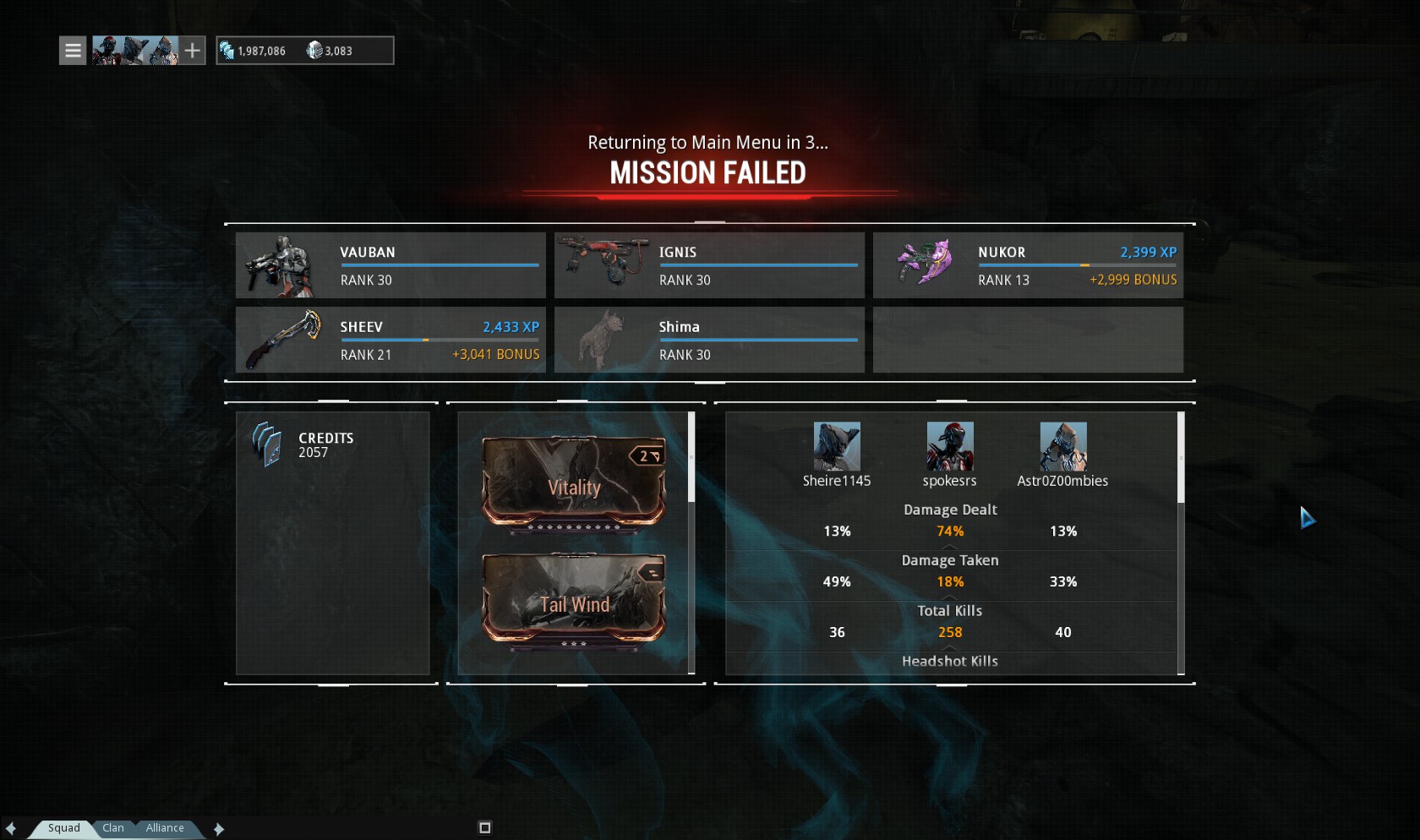1420x840 pixels.
Task: Click the chat scroll left arrow
Action: click(x=11, y=829)
